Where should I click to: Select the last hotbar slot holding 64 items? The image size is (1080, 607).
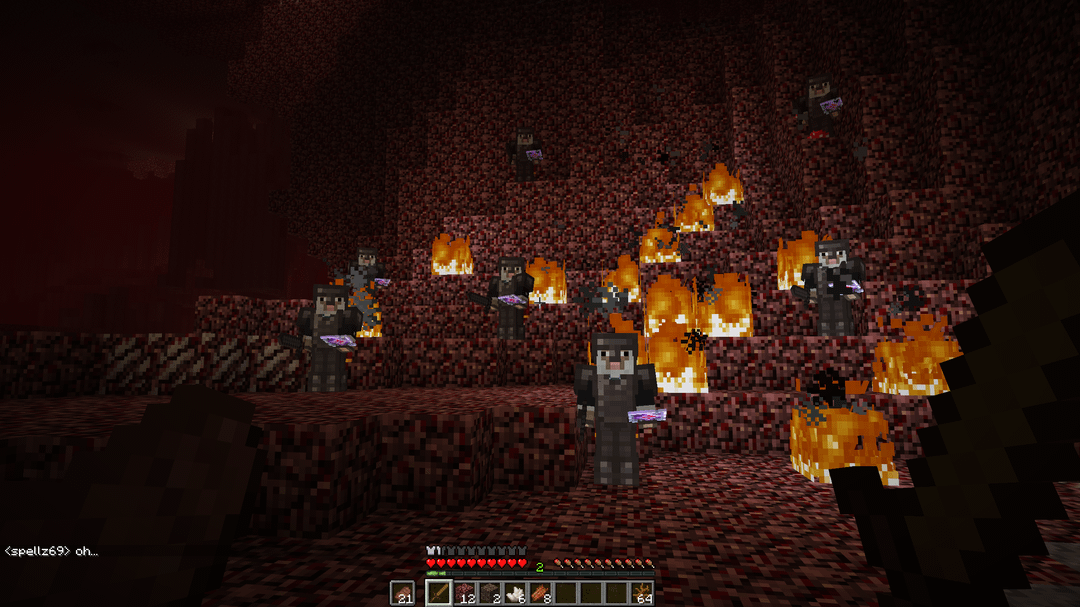(641, 593)
